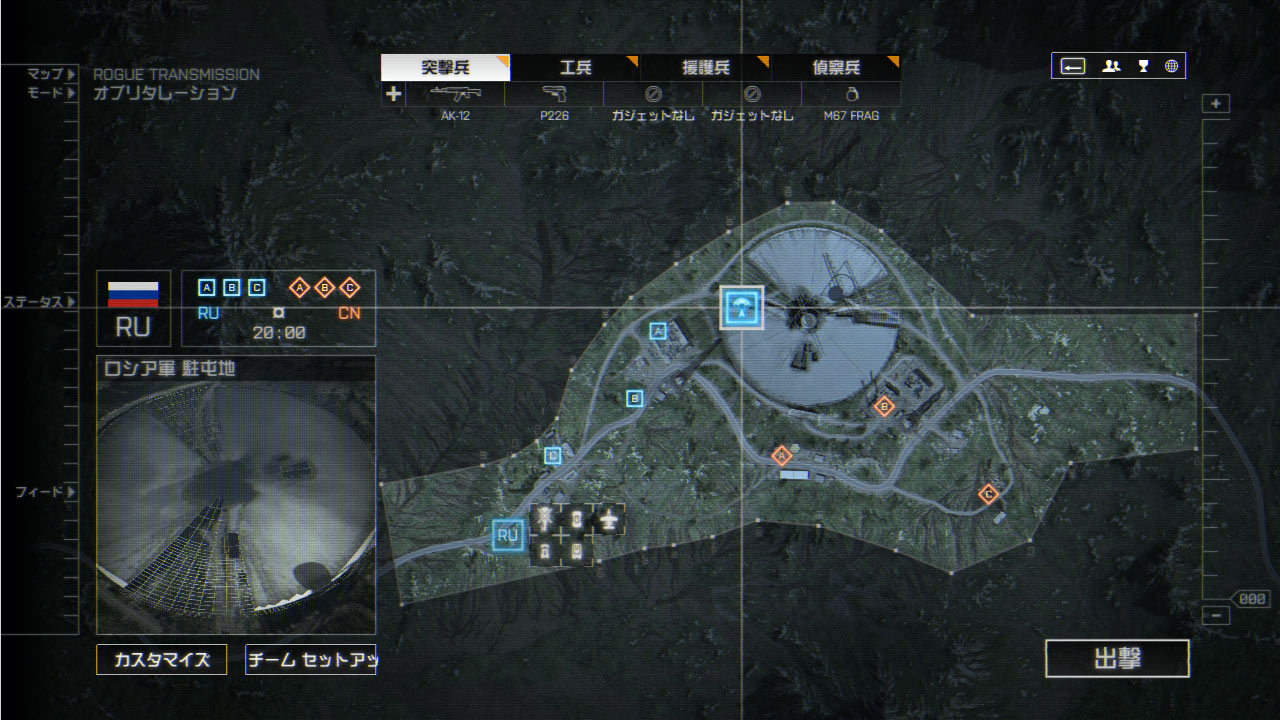This screenshot has height=720, width=1280.
Task: Zoom out the map with minus button
Action: 1216,616
